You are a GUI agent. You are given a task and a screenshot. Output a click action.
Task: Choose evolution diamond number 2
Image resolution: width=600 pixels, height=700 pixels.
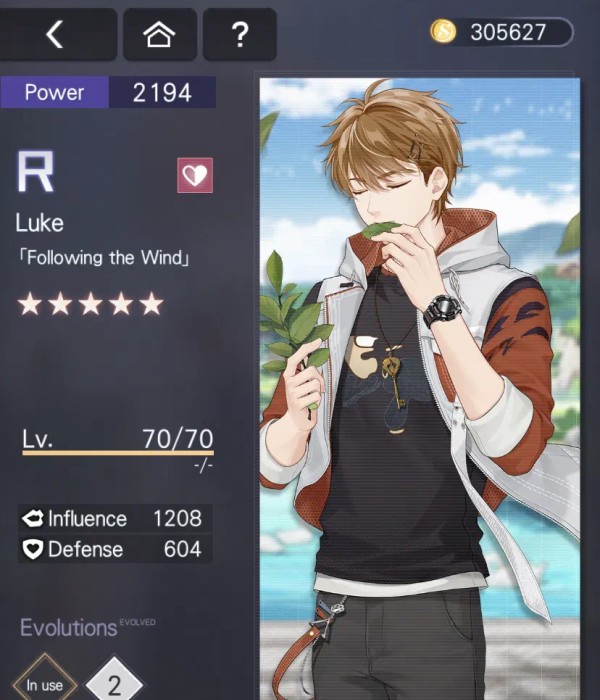(x=113, y=682)
